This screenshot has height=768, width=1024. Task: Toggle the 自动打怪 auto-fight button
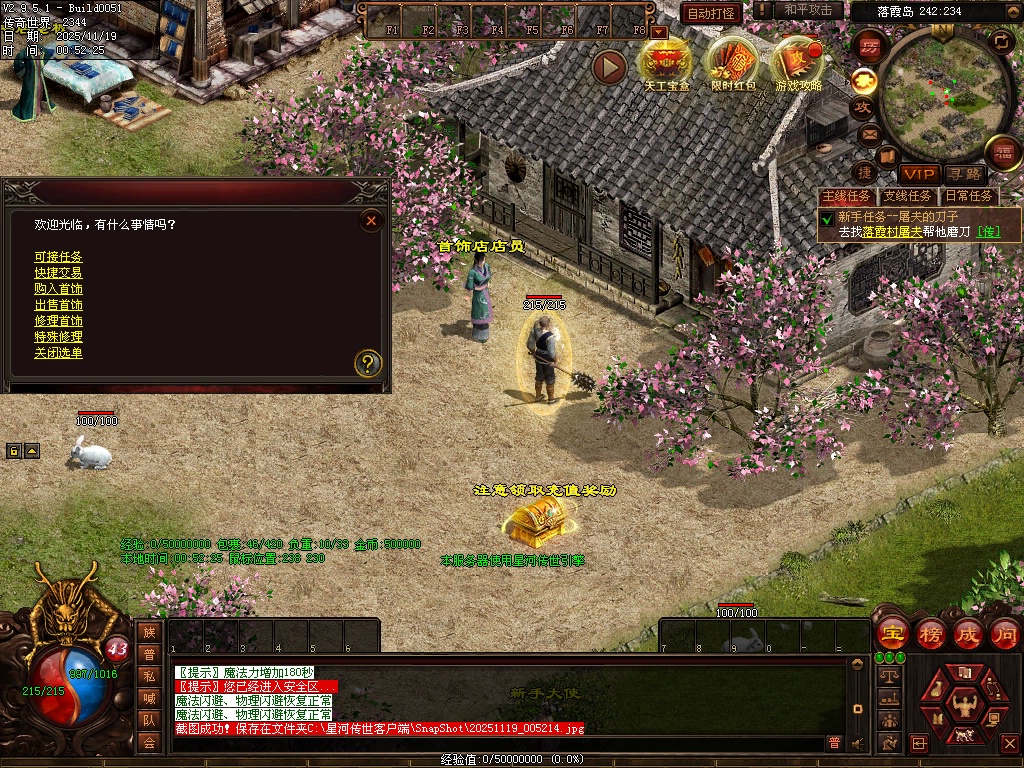click(711, 13)
